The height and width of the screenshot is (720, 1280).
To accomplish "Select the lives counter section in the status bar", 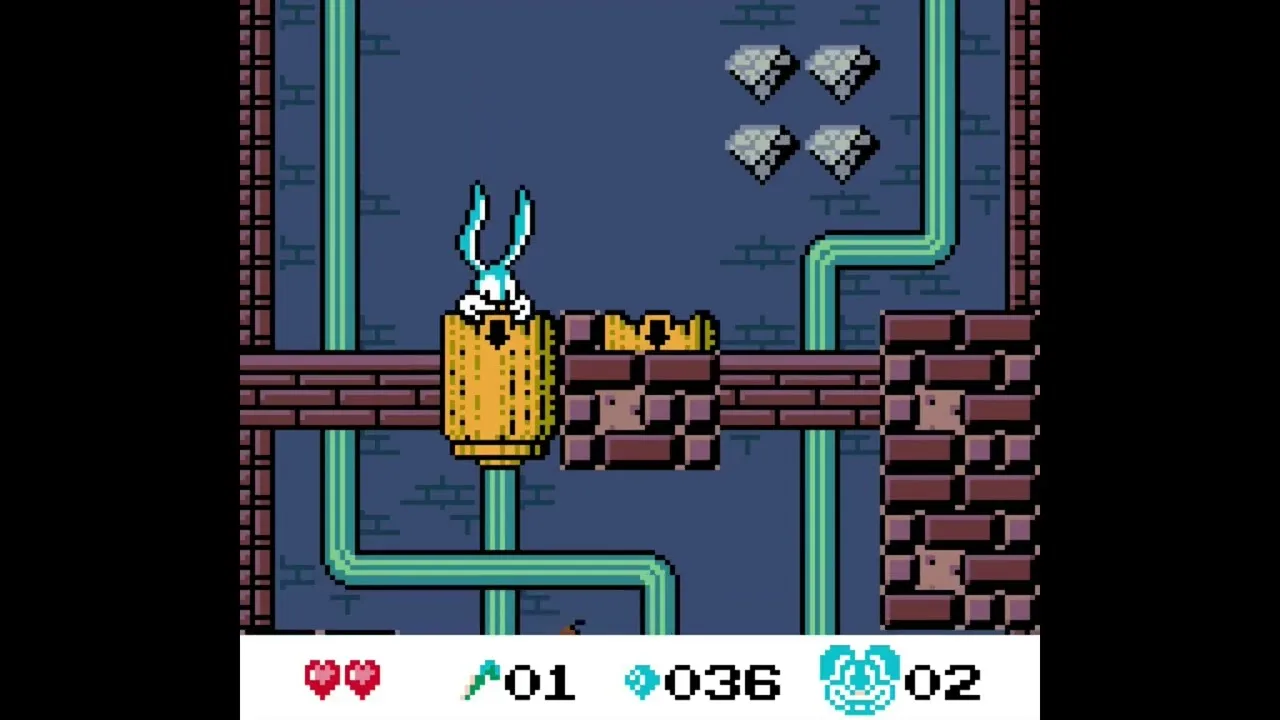I will 900,677.
